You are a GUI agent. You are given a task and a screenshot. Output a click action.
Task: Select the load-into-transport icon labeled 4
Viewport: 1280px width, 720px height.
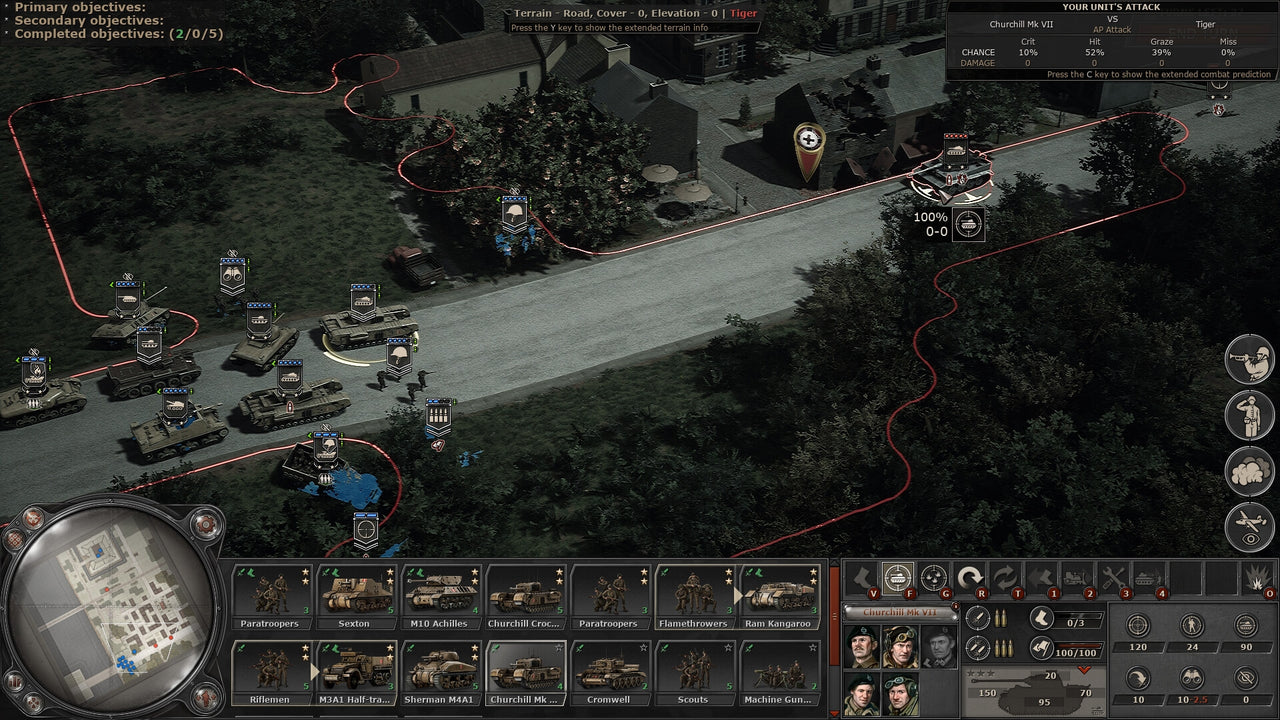pyautogui.click(x=1148, y=576)
